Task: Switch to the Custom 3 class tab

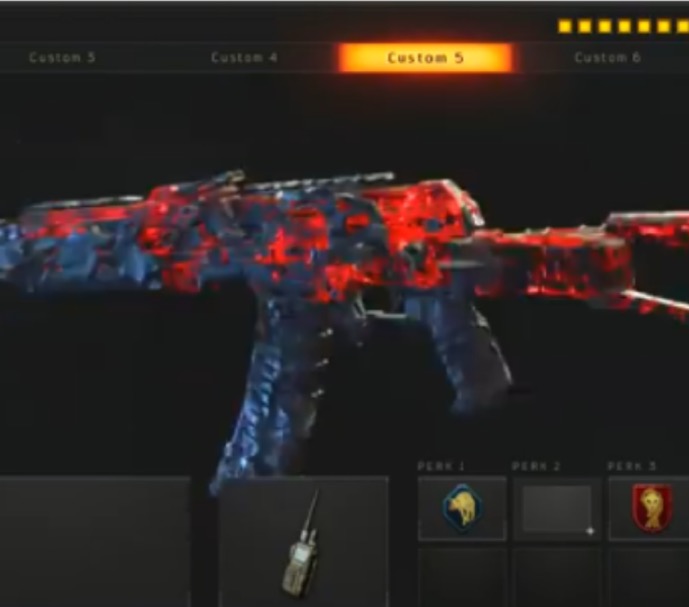Action: tap(62, 58)
